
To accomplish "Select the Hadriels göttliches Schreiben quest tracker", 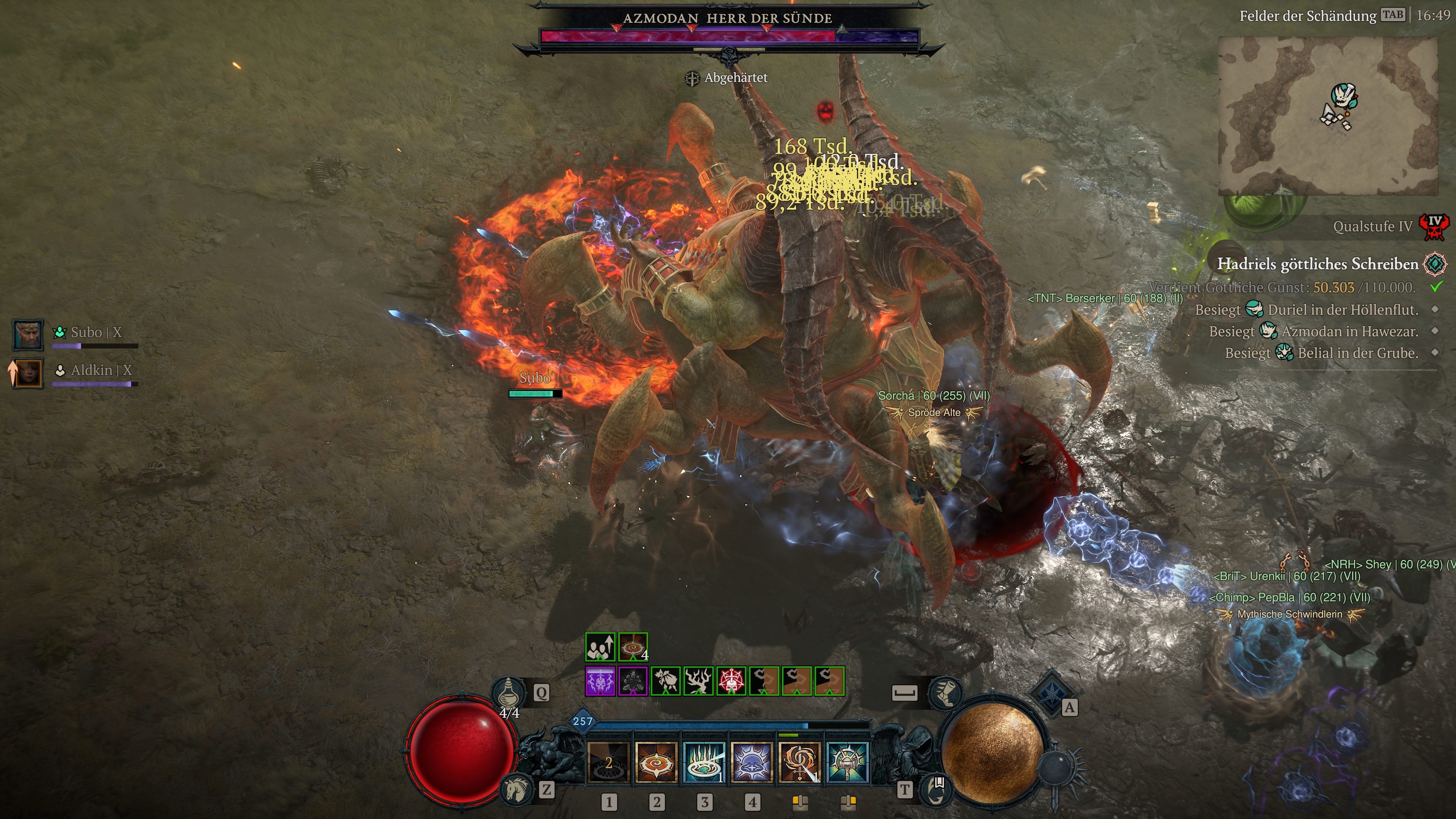I will pos(1317,264).
